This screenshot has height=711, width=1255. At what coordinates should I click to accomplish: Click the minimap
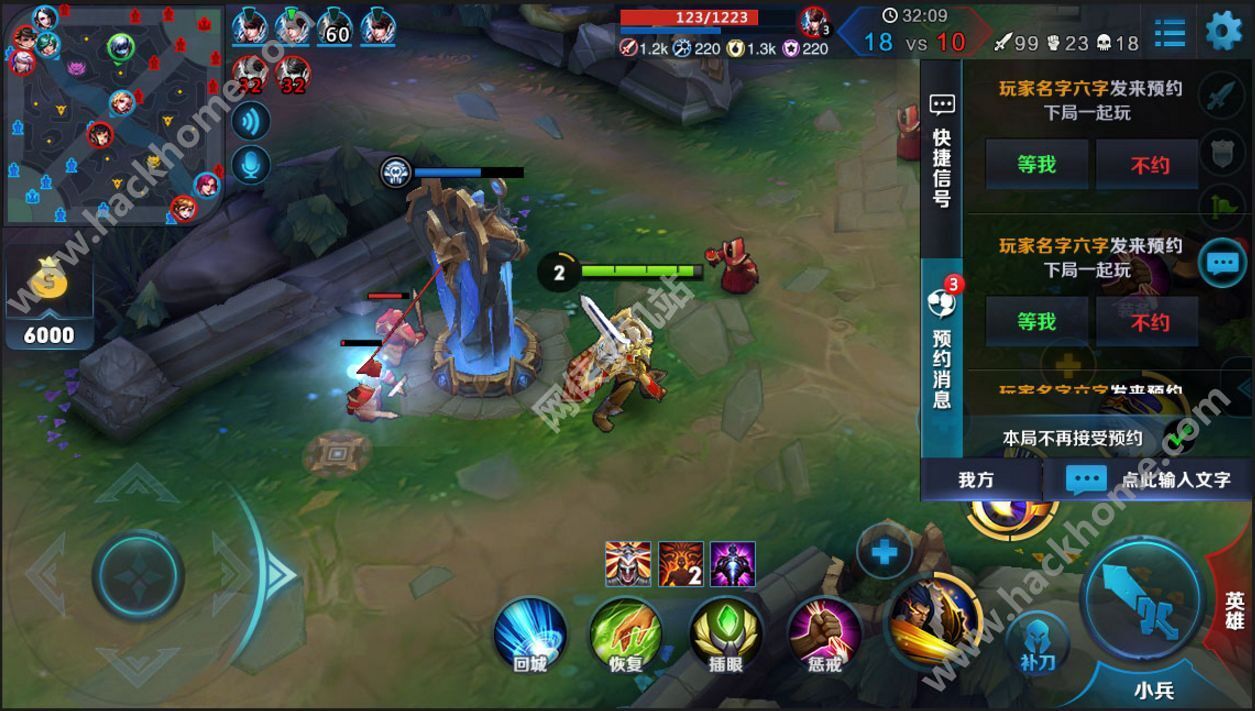pyautogui.click(x=115, y=115)
